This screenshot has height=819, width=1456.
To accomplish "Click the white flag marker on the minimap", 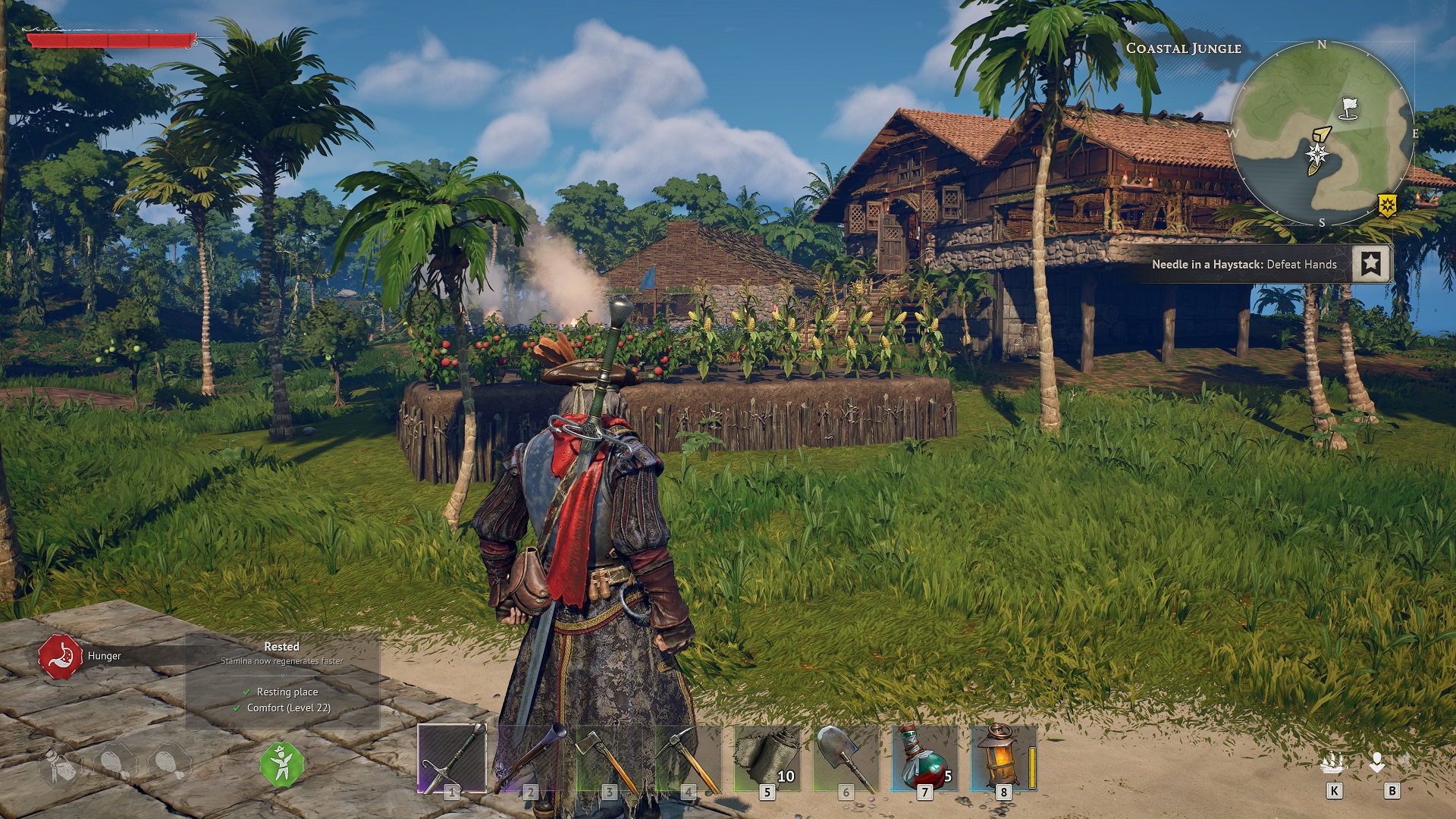I will tap(1348, 108).
